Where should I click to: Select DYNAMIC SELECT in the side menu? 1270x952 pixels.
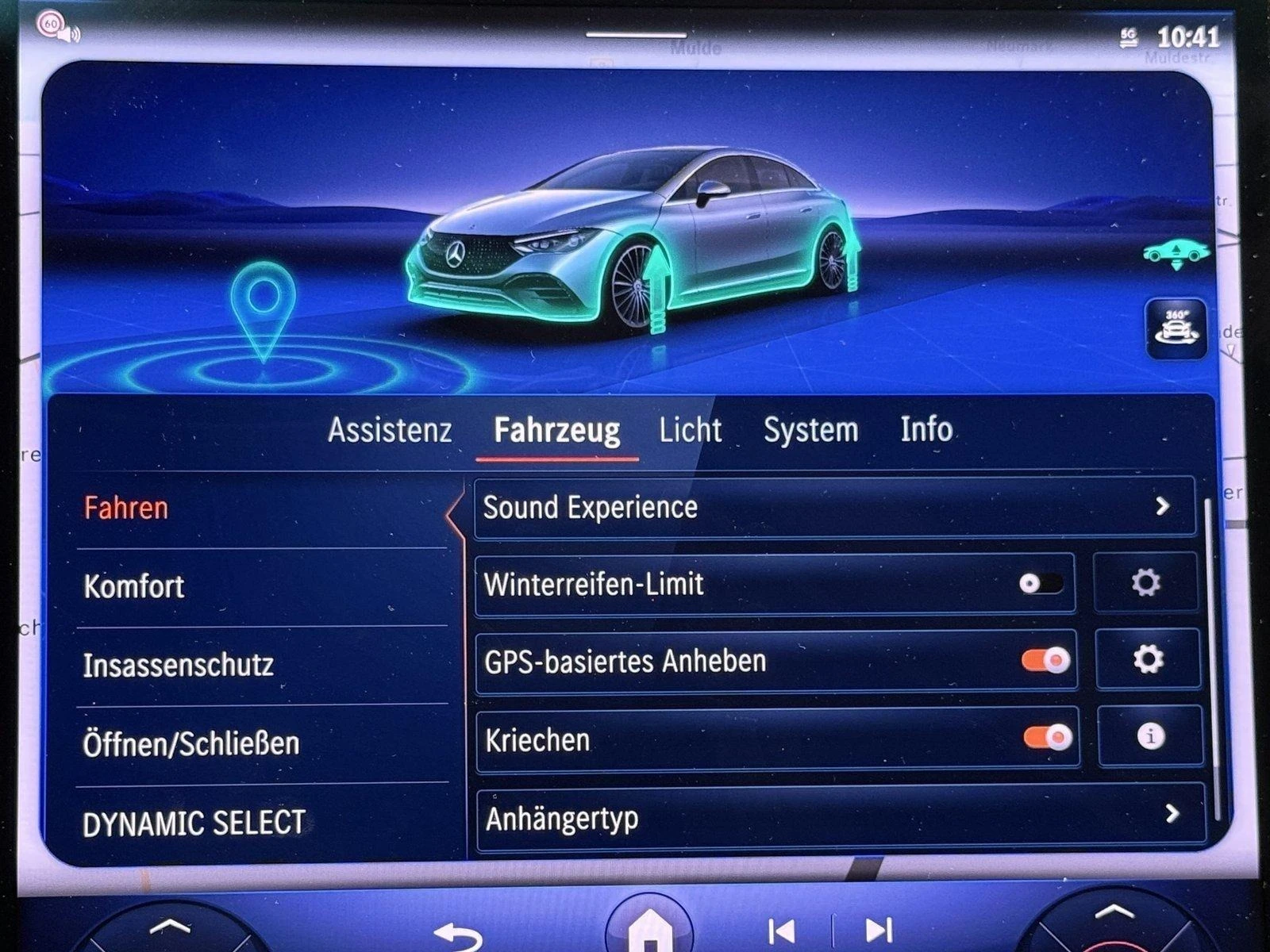194,823
